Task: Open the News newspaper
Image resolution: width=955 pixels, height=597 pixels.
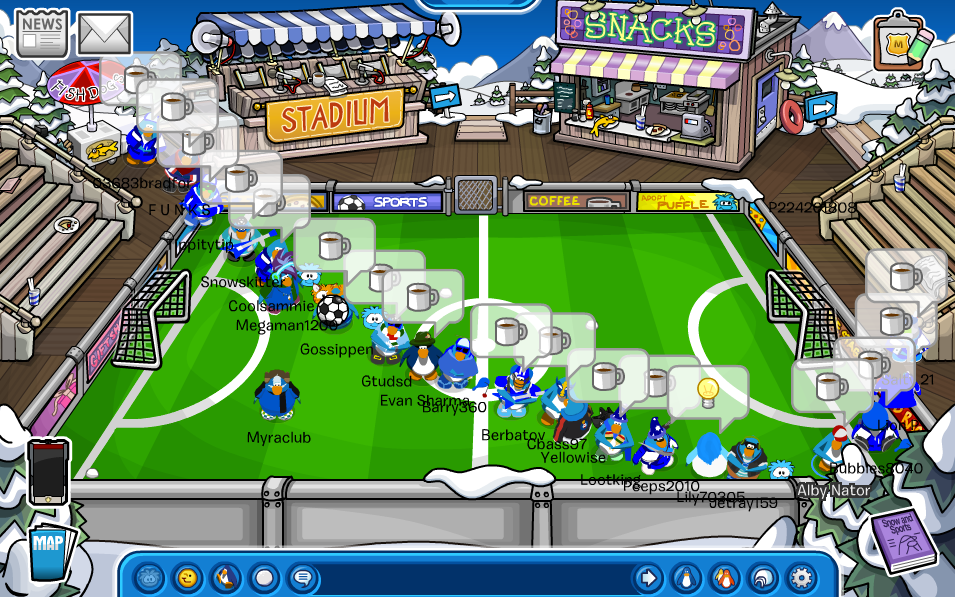Action: click(x=41, y=33)
